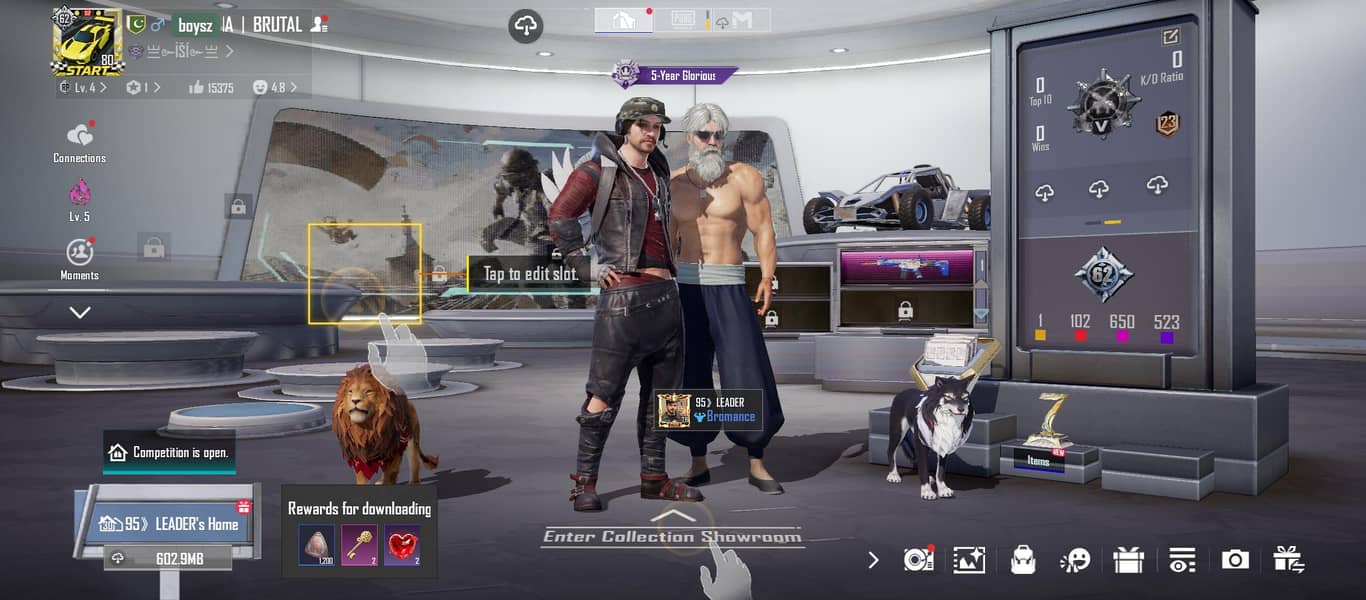The image size is (1366, 600).
Task: Select the displayed purple weapon skin slot
Action: click(x=906, y=266)
